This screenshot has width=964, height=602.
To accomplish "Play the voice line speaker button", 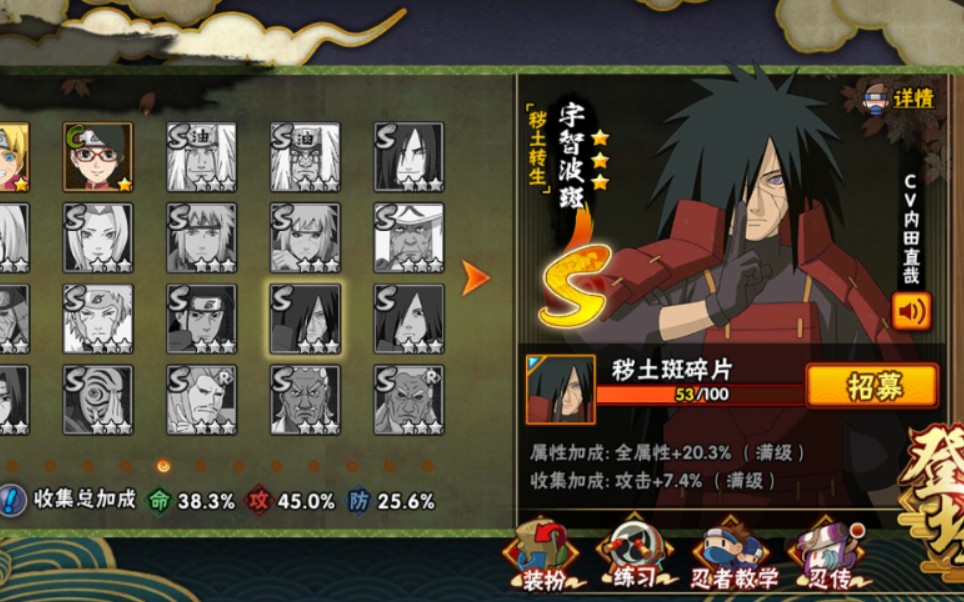I will [x=911, y=311].
